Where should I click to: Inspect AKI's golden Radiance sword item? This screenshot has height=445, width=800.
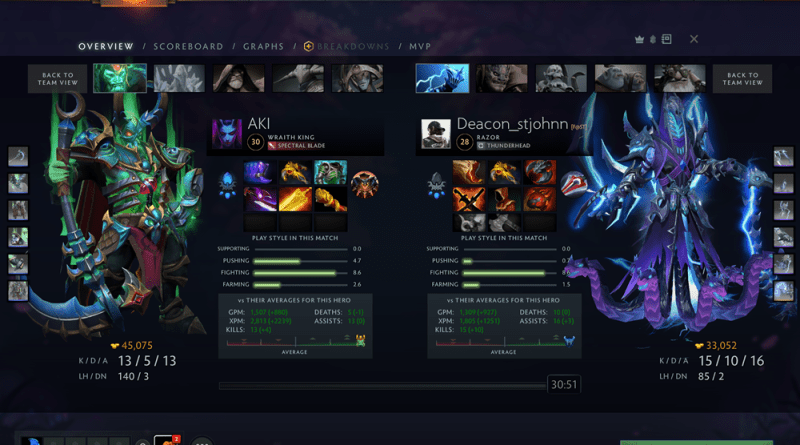295,198
